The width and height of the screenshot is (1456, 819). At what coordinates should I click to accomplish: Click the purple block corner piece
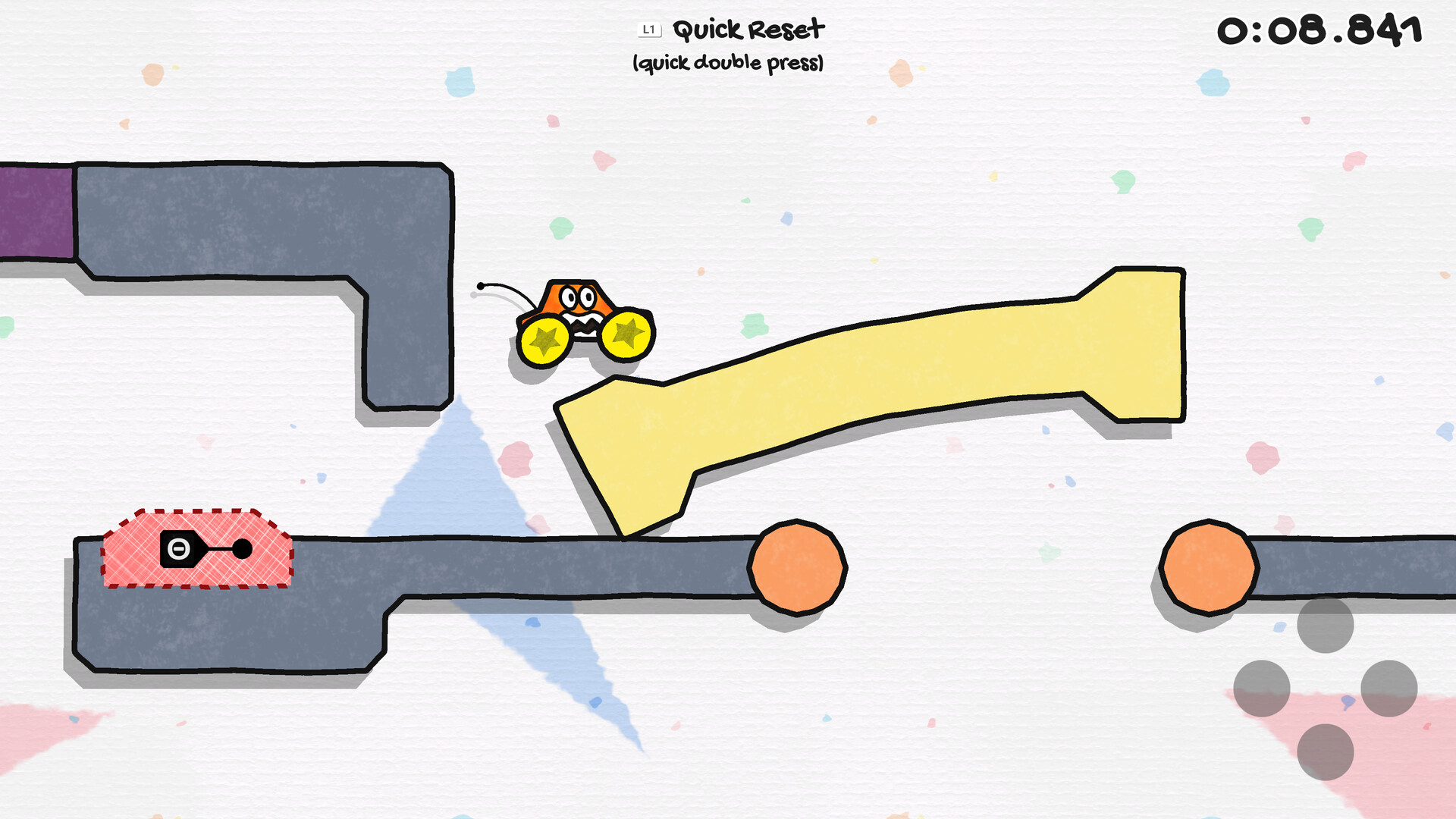tap(34, 209)
